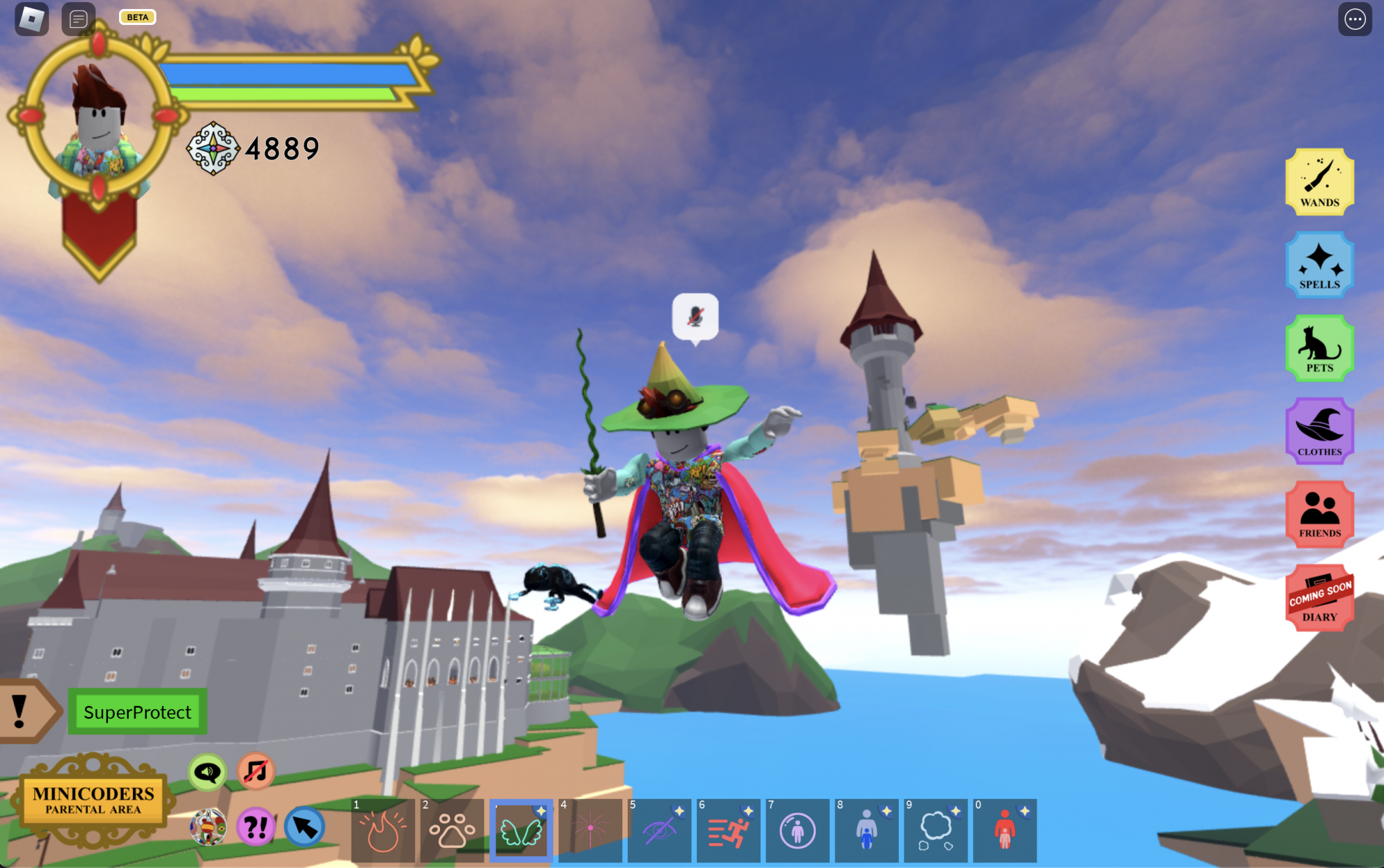Toggle the Roblox chat window
Screen dimensions: 1384x868
pos(78,19)
